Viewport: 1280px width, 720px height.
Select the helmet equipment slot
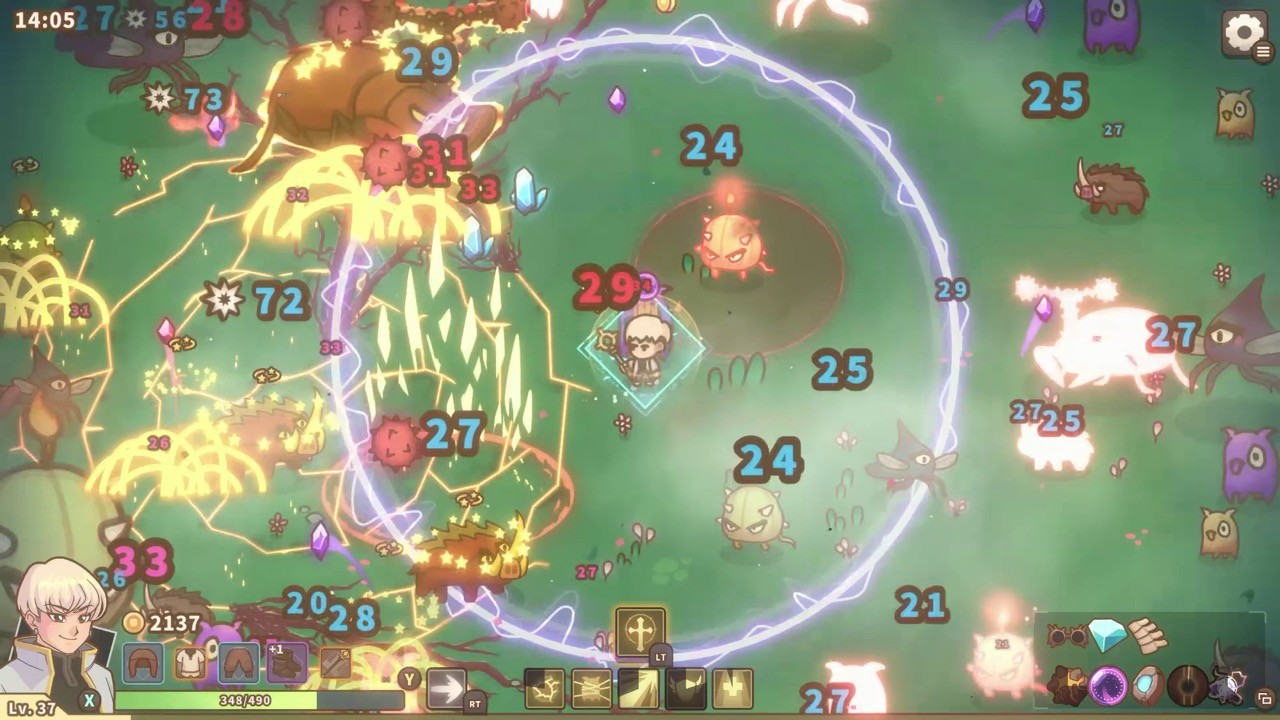click(x=142, y=663)
